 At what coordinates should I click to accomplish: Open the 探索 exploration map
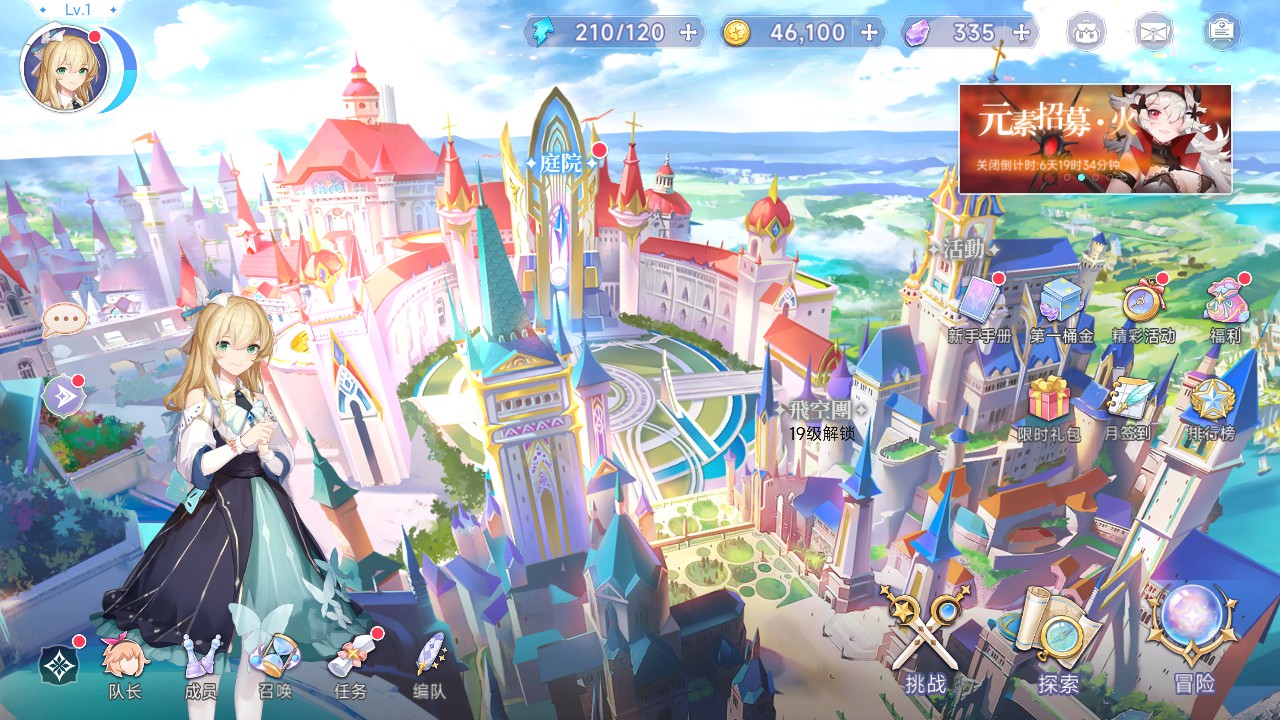(1058, 640)
